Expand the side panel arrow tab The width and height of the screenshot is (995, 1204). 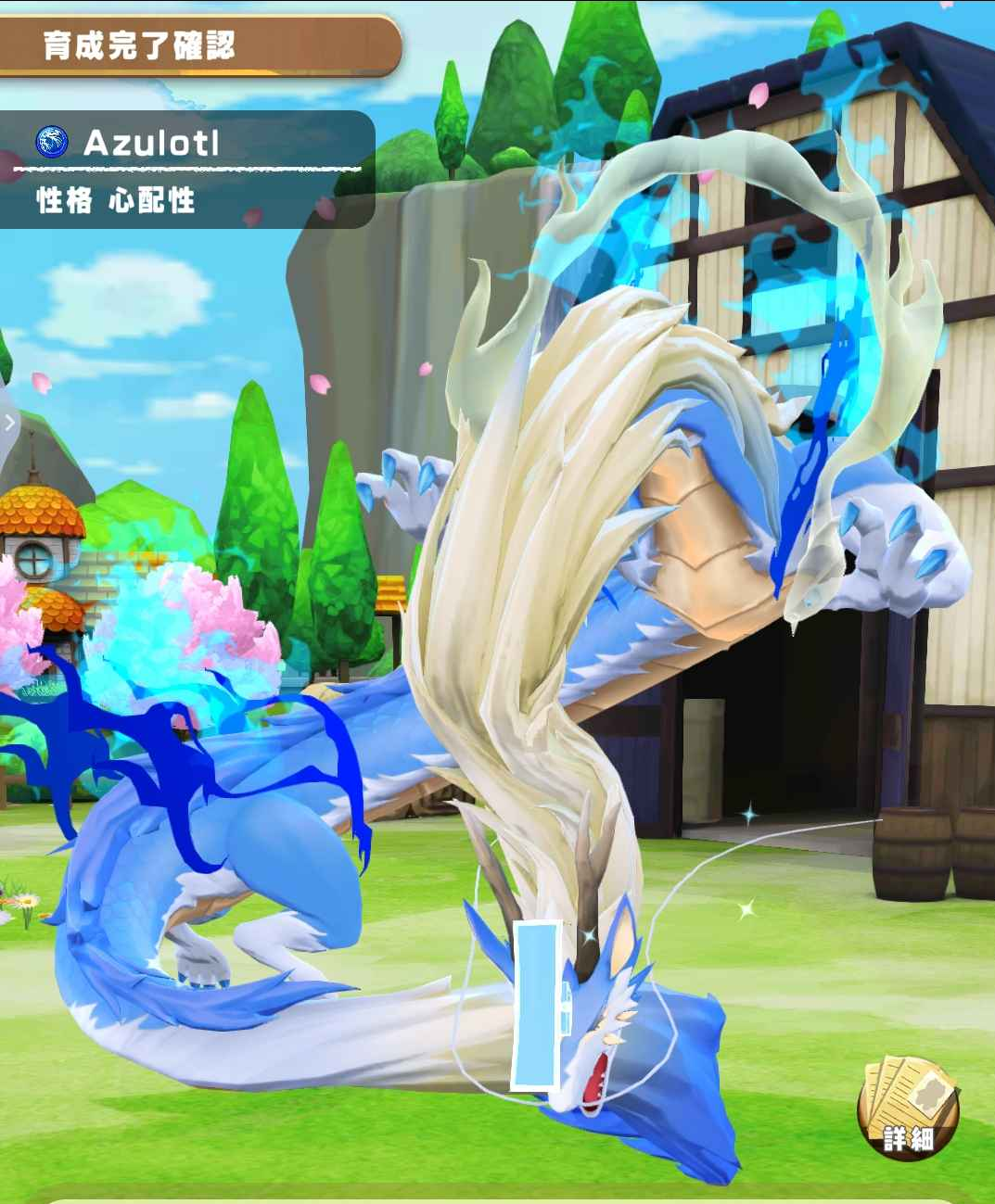(x=9, y=424)
